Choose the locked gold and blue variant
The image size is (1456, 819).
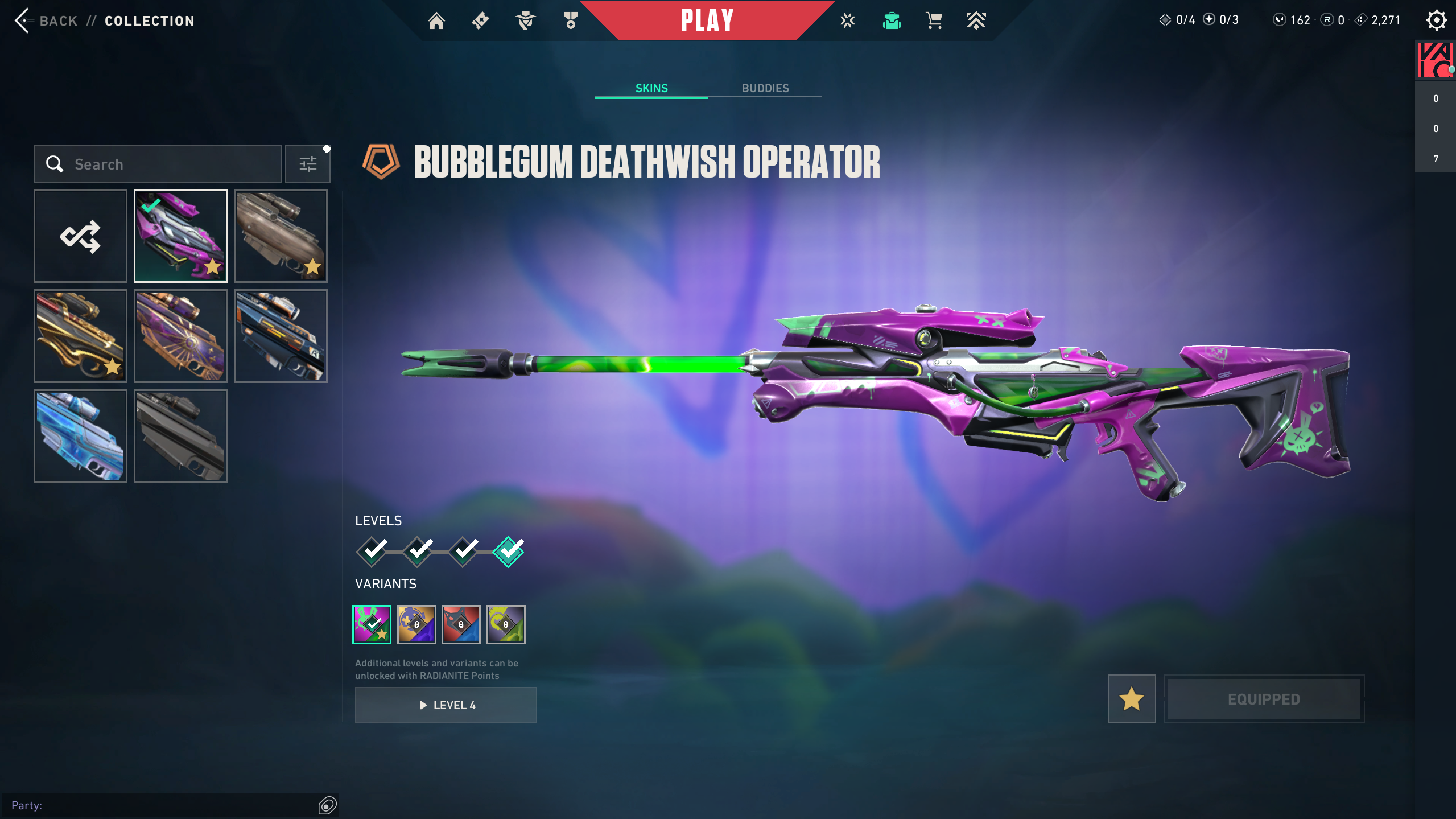416,624
